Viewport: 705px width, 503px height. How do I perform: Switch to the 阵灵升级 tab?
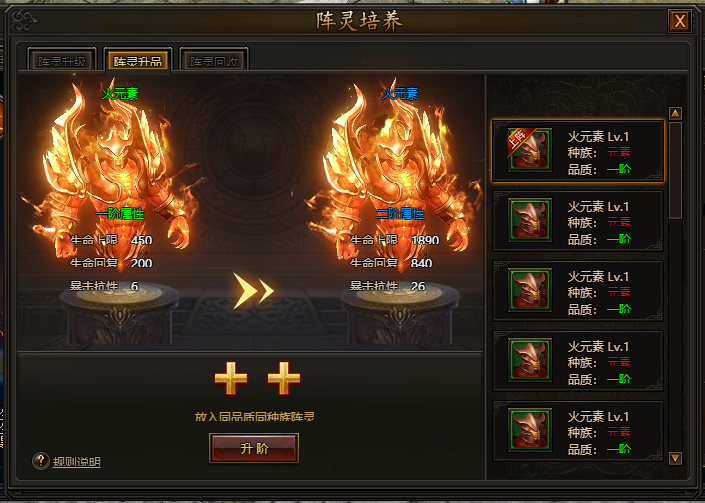[x=63, y=61]
